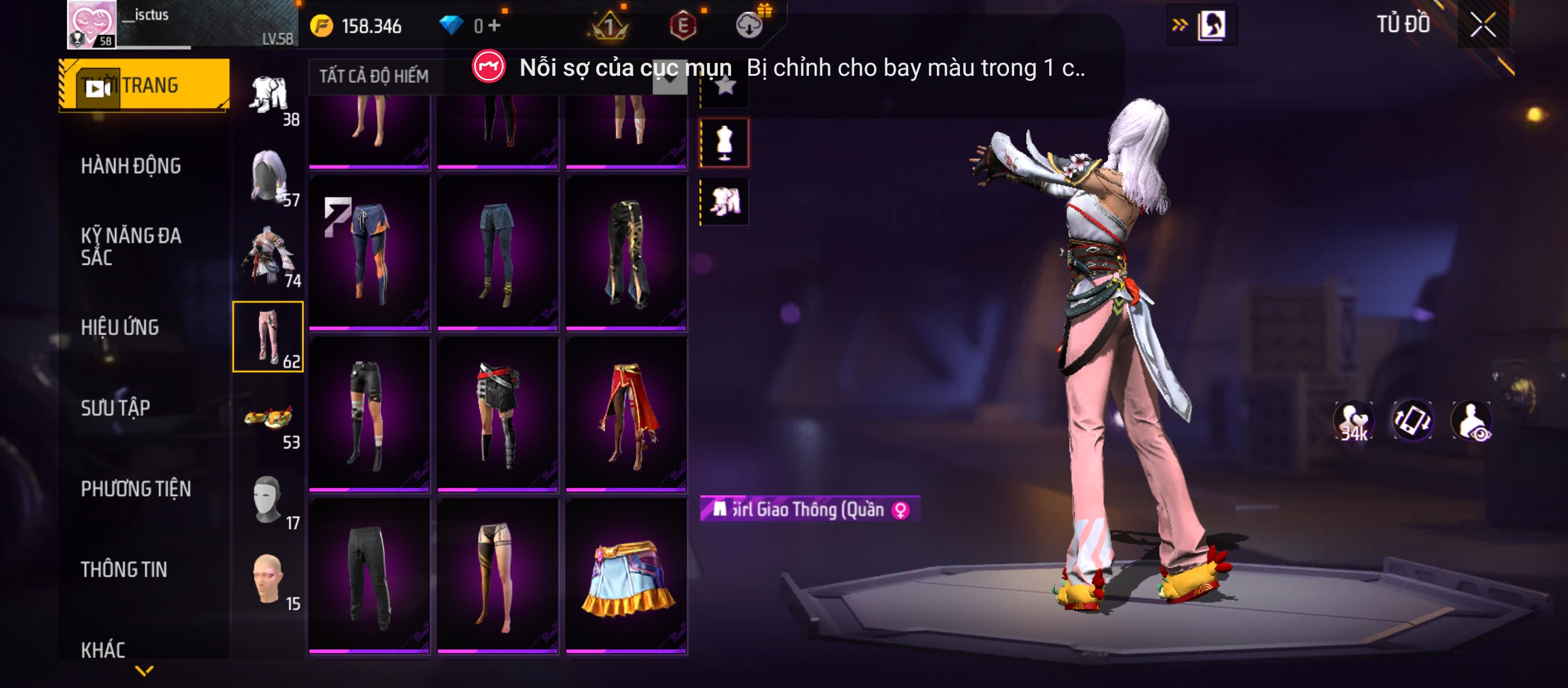Select the Thời Trang tab

point(144,85)
